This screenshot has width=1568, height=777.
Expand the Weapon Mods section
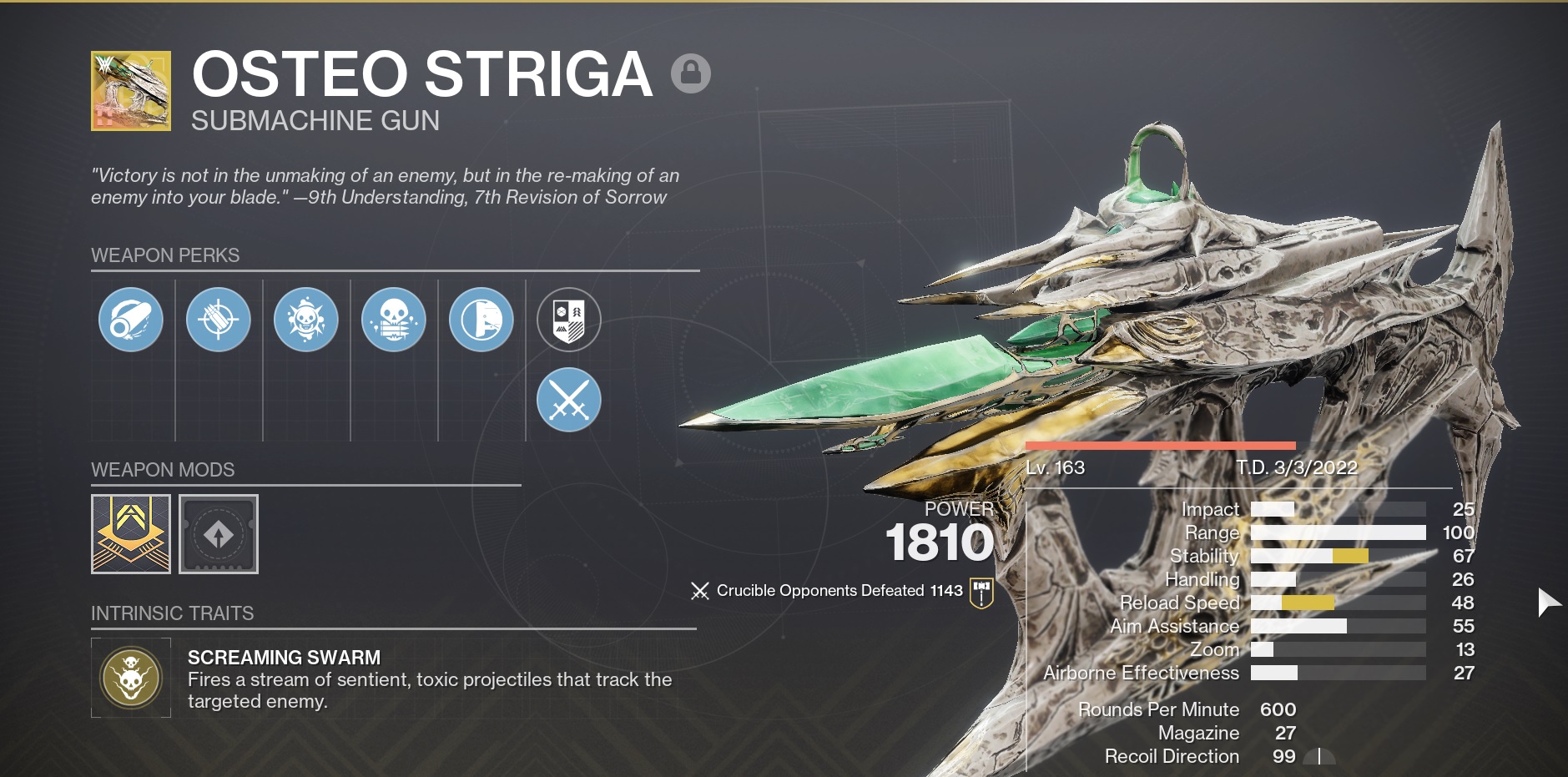pos(162,470)
